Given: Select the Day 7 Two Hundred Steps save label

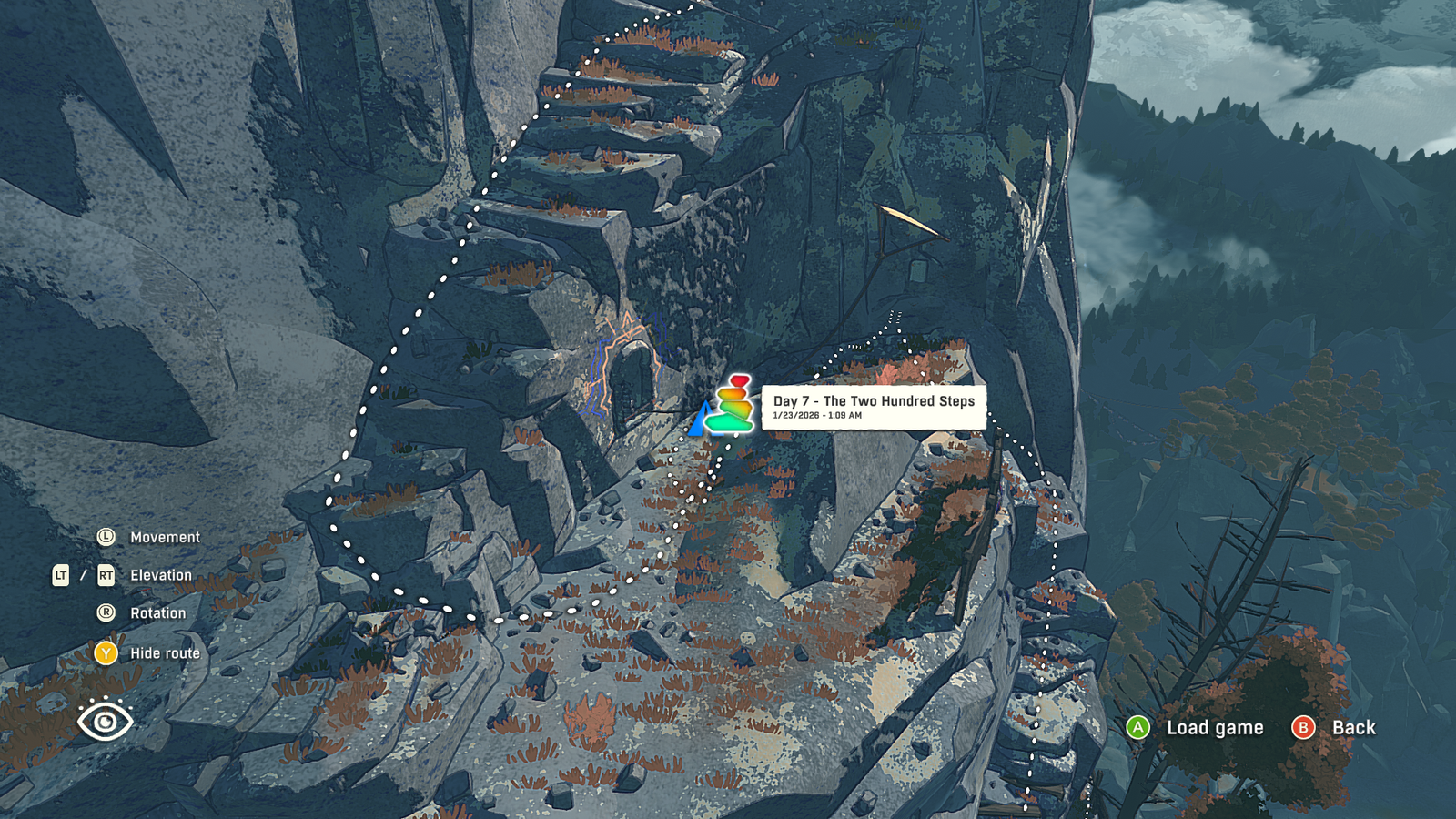Looking at the screenshot, I should click(874, 407).
